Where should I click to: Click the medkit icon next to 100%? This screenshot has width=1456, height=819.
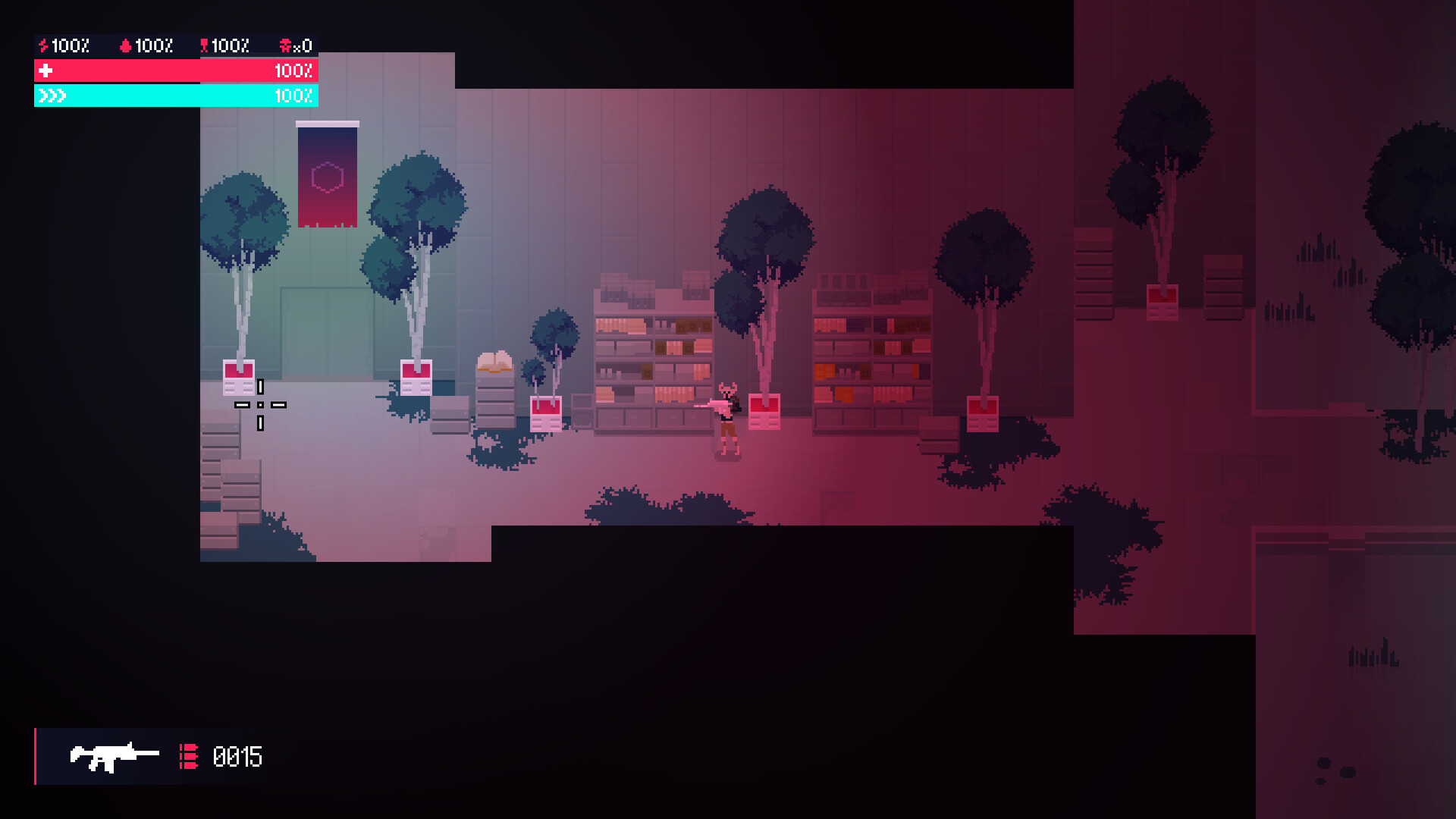tap(203, 45)
